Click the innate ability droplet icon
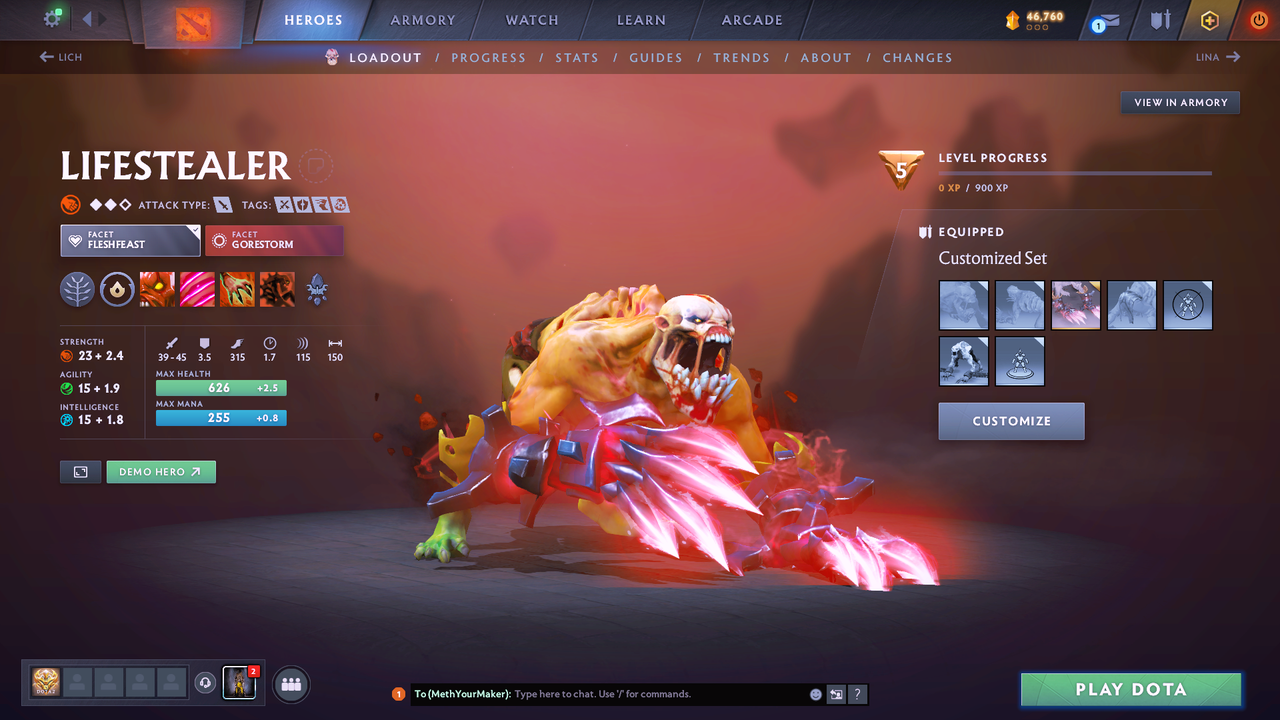Viewport: 1280px width, 720px height. (117, 289)
